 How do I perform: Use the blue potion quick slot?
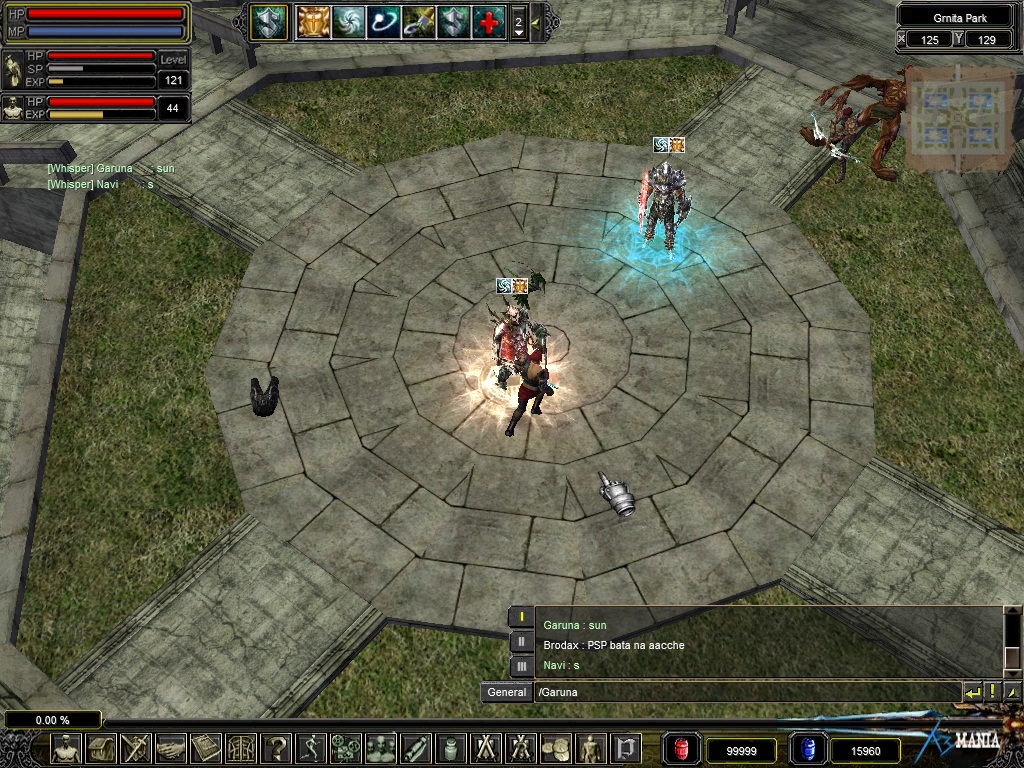[806, 748]
